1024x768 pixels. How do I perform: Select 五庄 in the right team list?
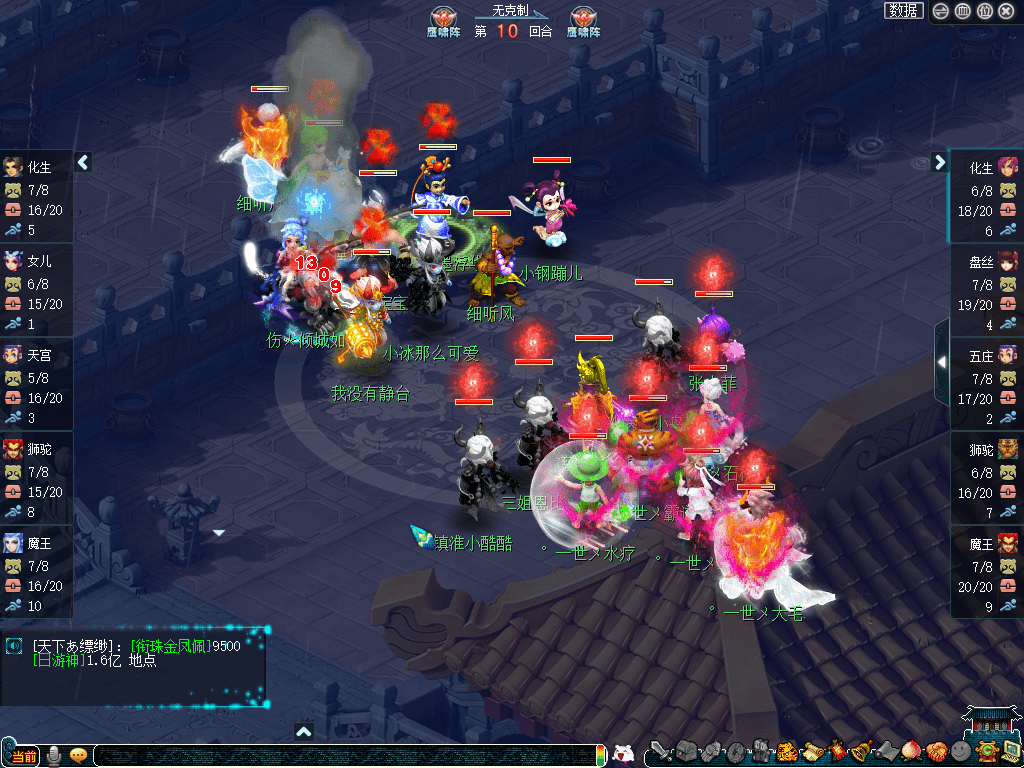pos(986,355)
